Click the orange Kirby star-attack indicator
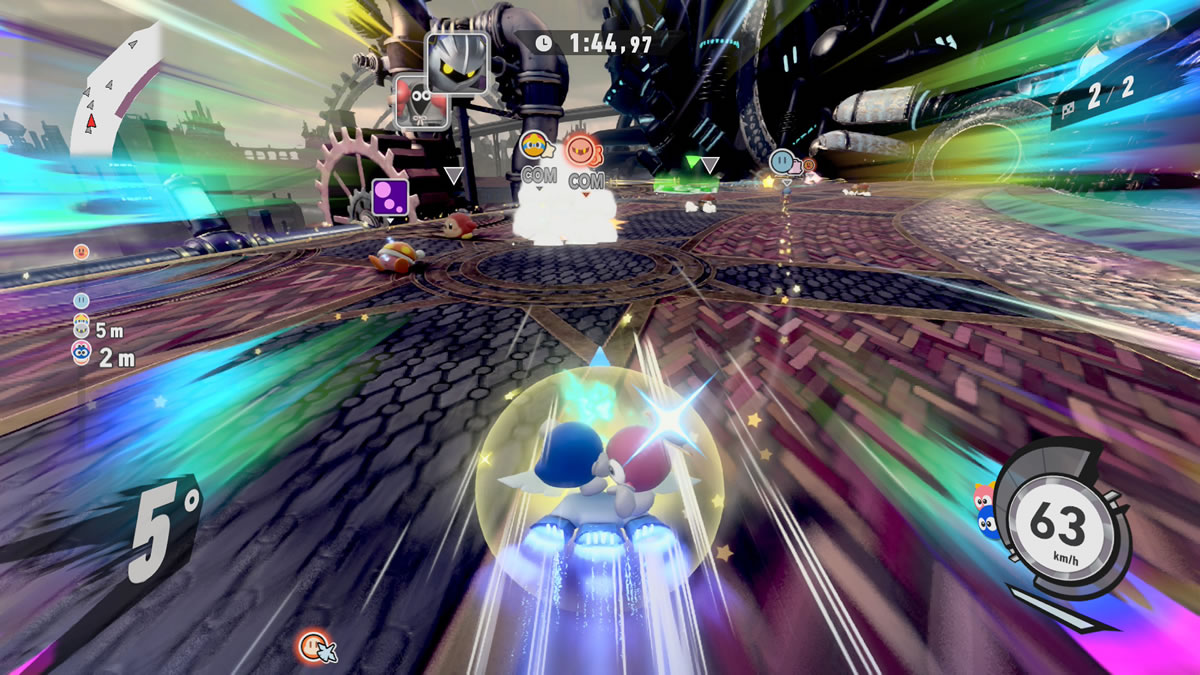This screenshot has height=675, width=1200. (x=314, y=646)
